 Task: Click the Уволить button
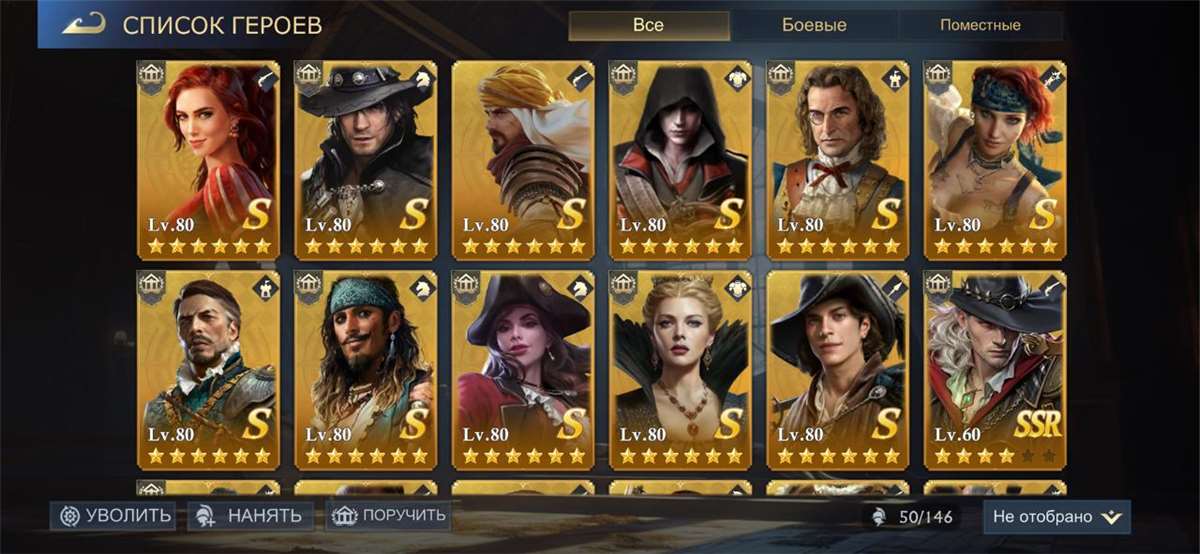[113, 516]
